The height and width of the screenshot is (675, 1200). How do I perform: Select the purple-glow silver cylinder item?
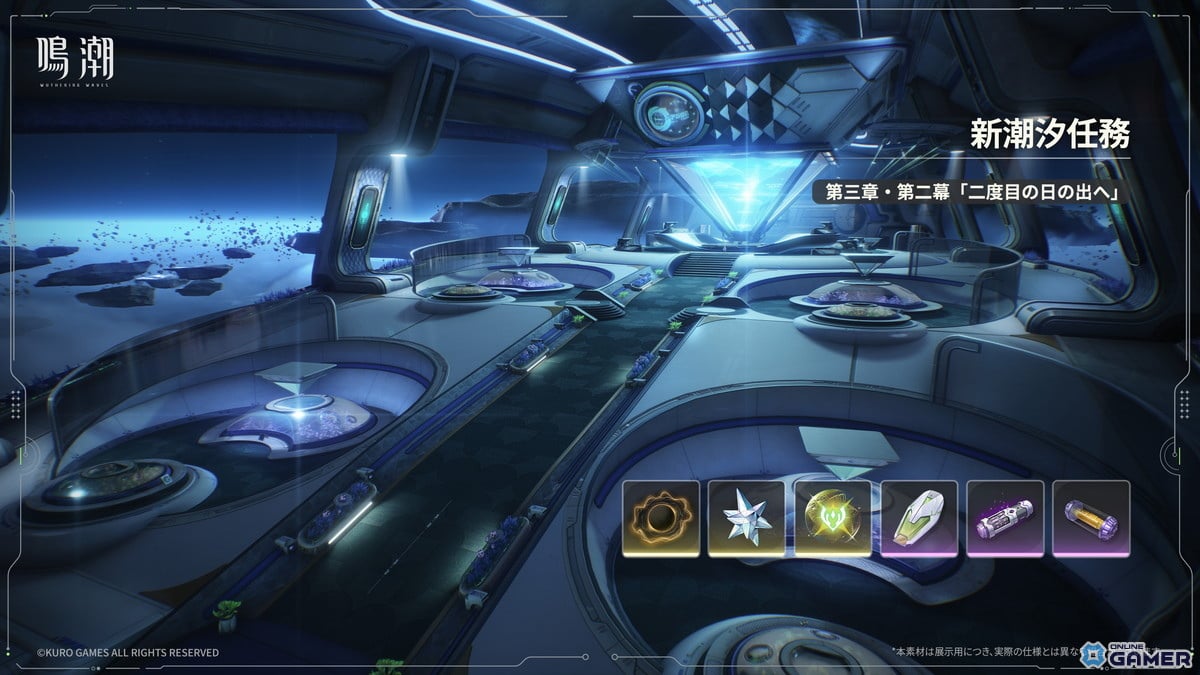coord(1005,518)
